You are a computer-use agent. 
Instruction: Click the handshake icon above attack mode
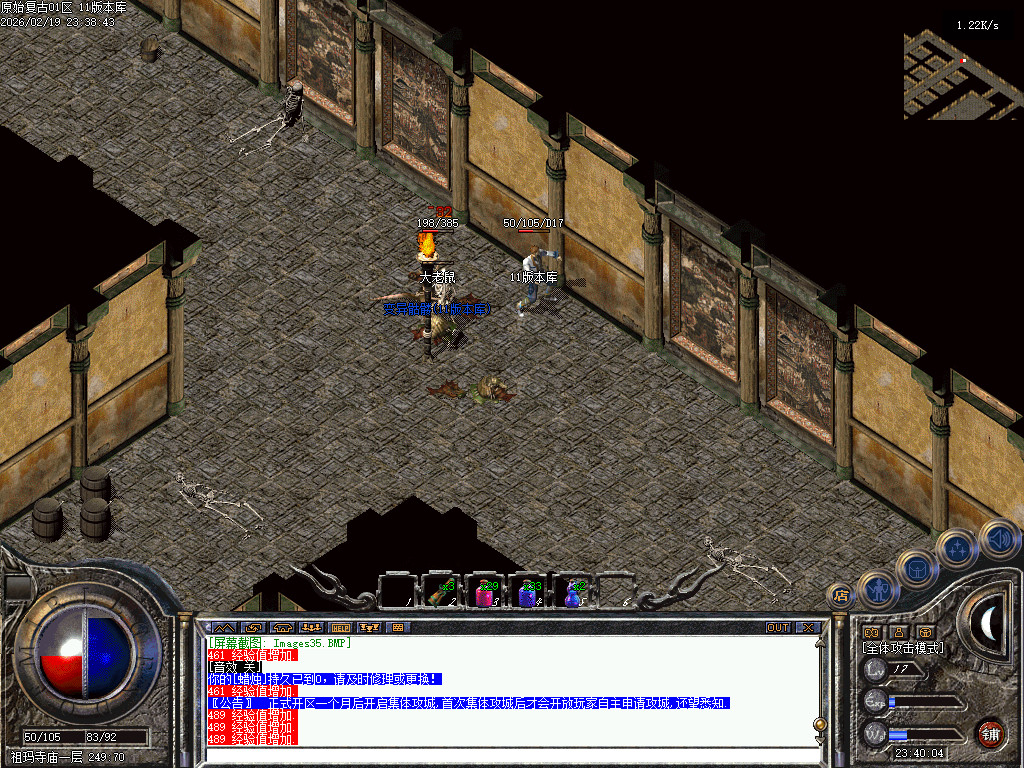(x=870, y=633)
